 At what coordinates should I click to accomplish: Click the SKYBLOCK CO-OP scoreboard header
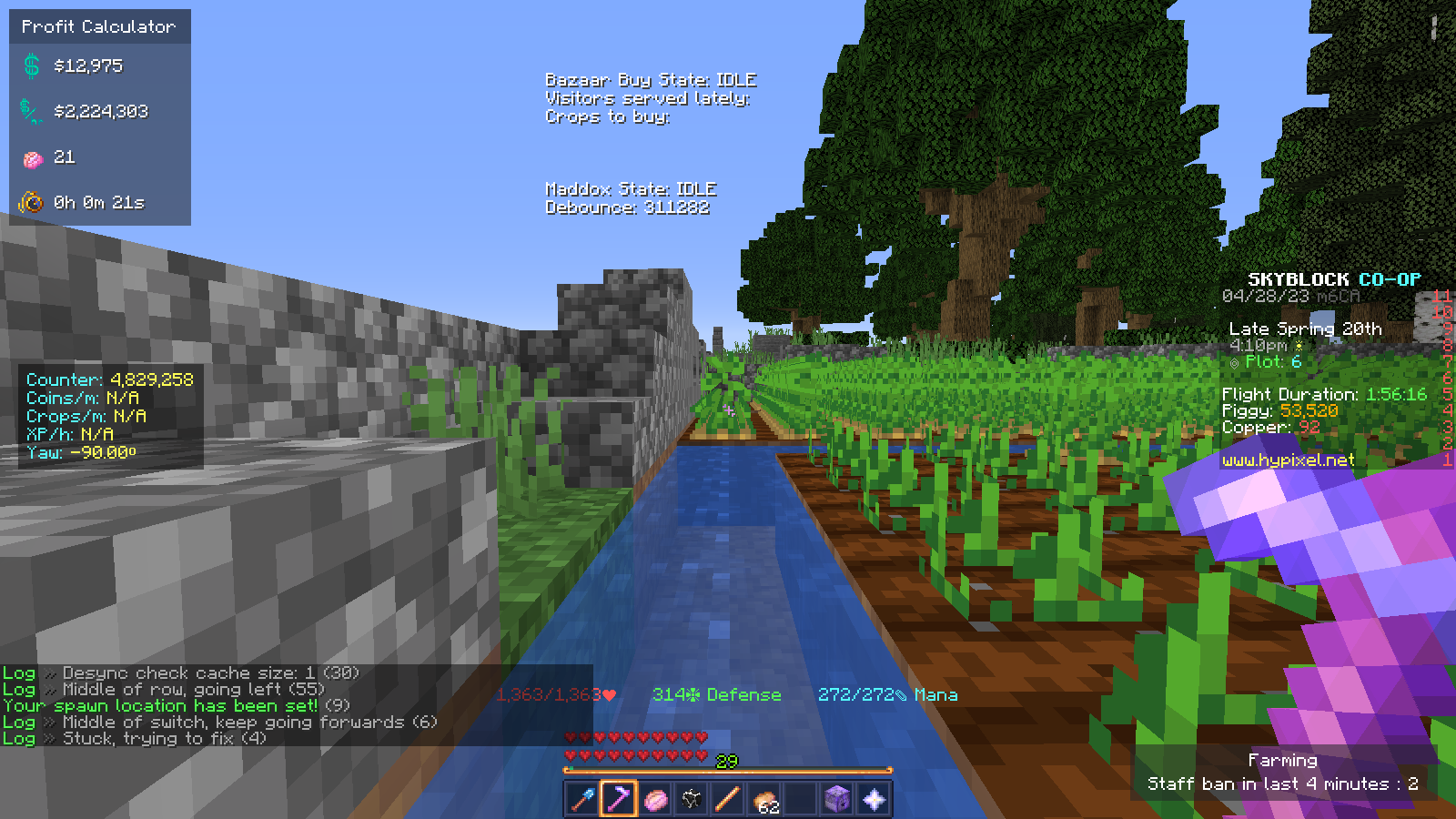[1335, 279]
